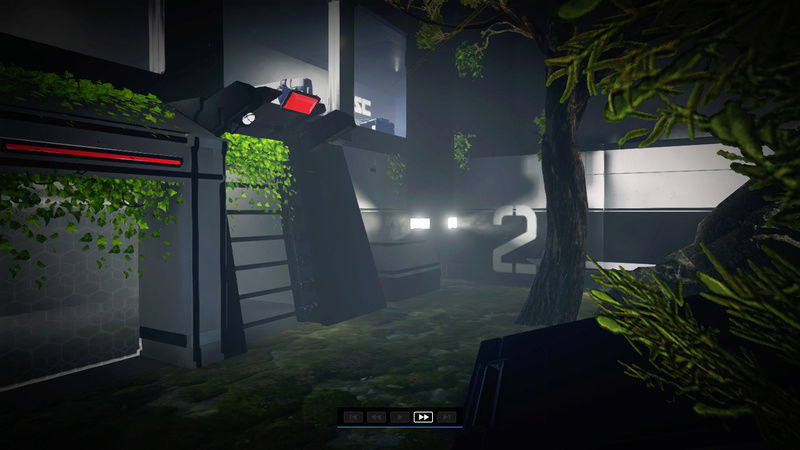The image size is (800, 450).
Task: Click the blue playback progress bar
Action: coord(399,427)
